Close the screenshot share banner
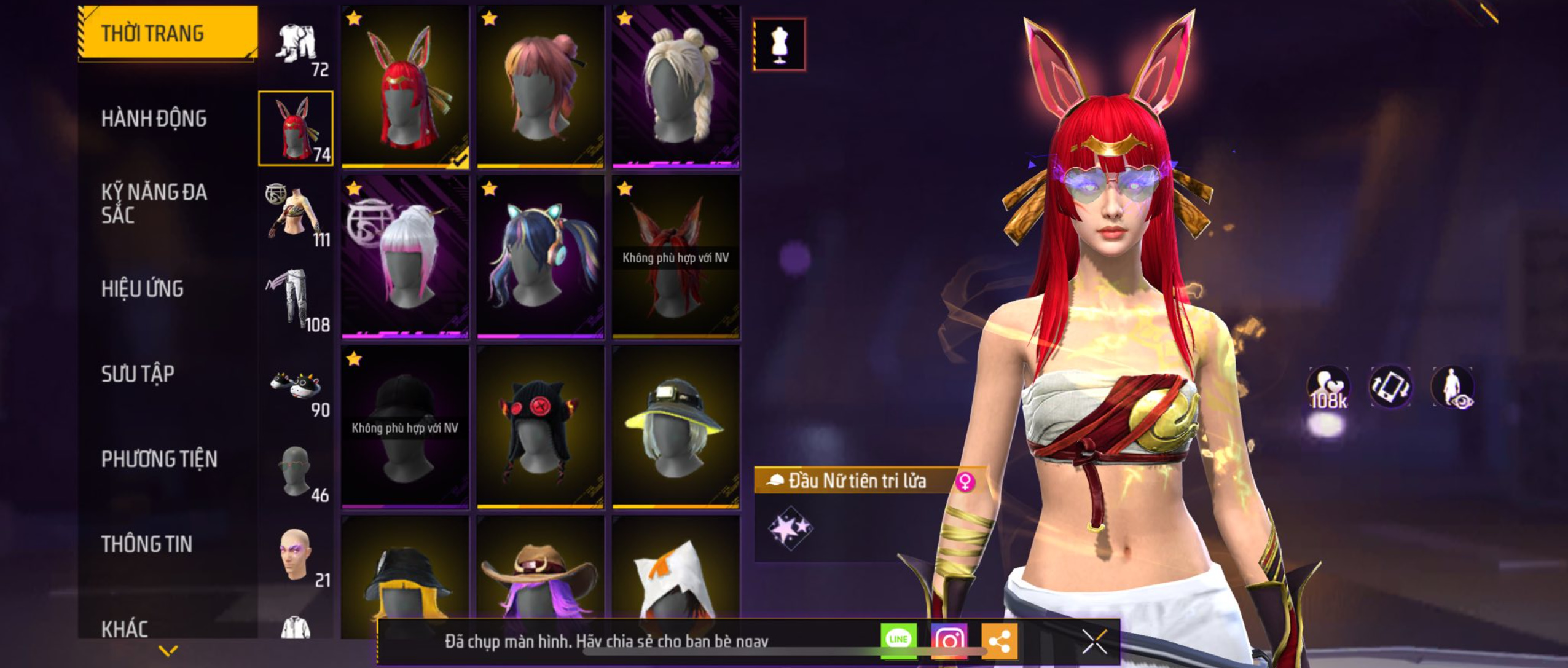The image size is (1568, 668). (1094, 642)
